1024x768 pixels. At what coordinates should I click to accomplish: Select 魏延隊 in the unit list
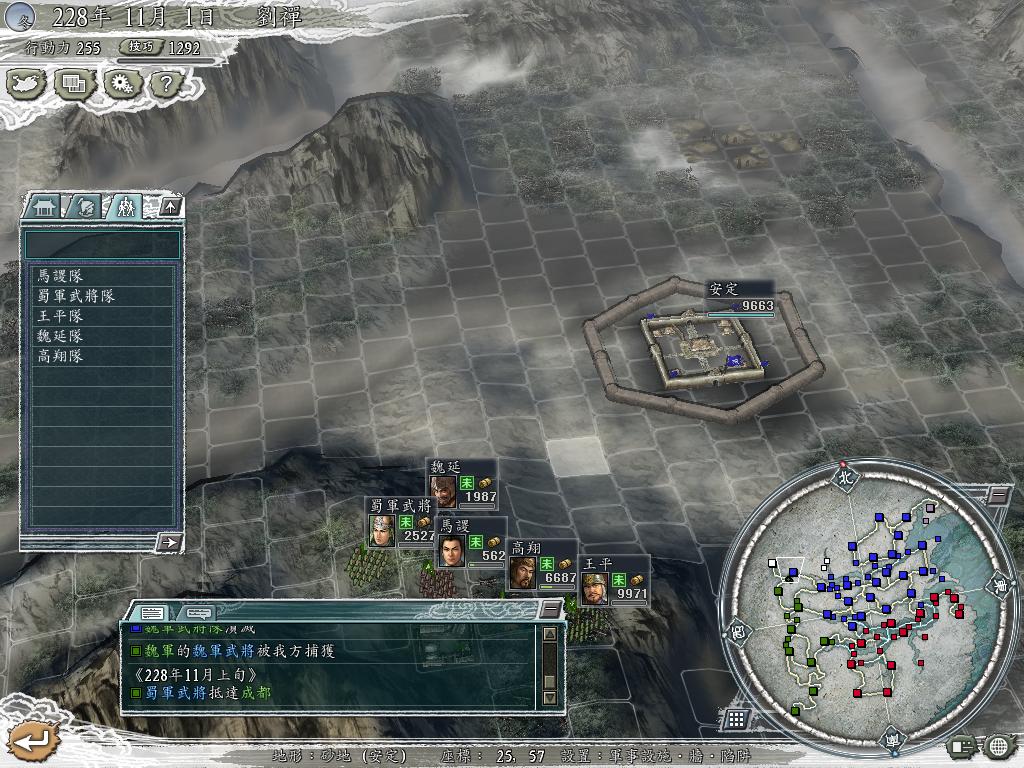(x=62, y=335)
